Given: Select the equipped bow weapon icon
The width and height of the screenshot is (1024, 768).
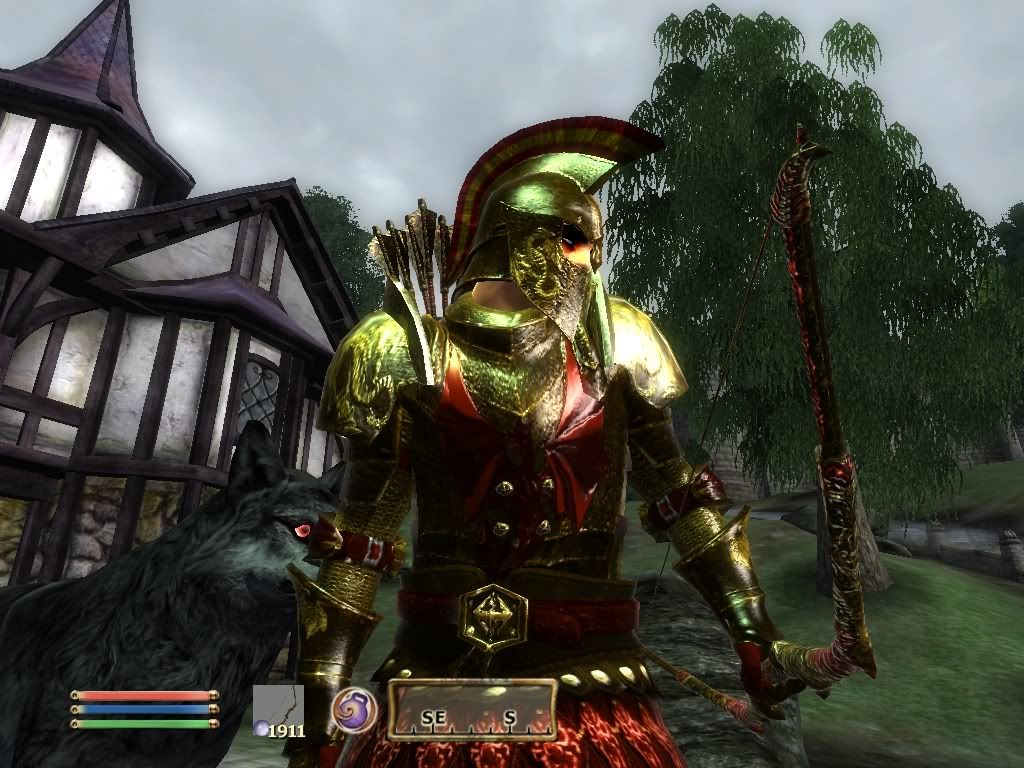Looking at the screenshot, I should click(279, 706).
